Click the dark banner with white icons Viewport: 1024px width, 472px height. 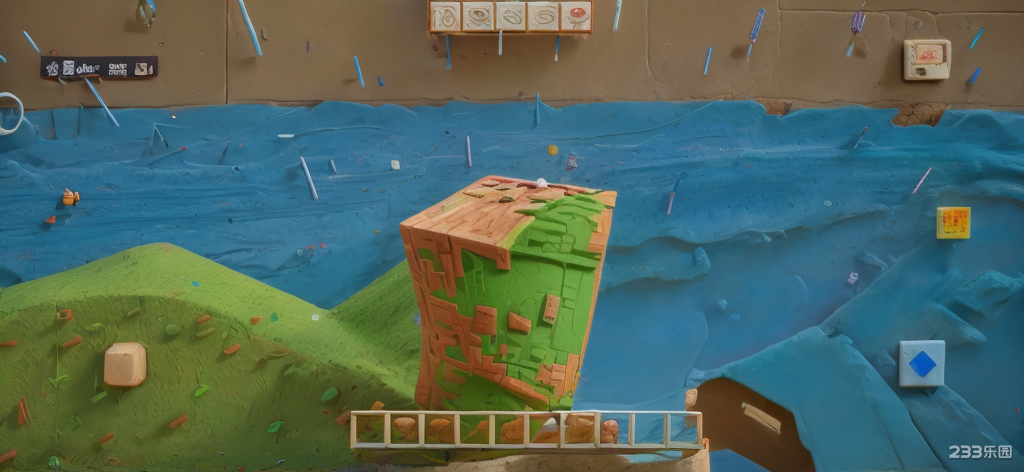[x=99, y=67]
